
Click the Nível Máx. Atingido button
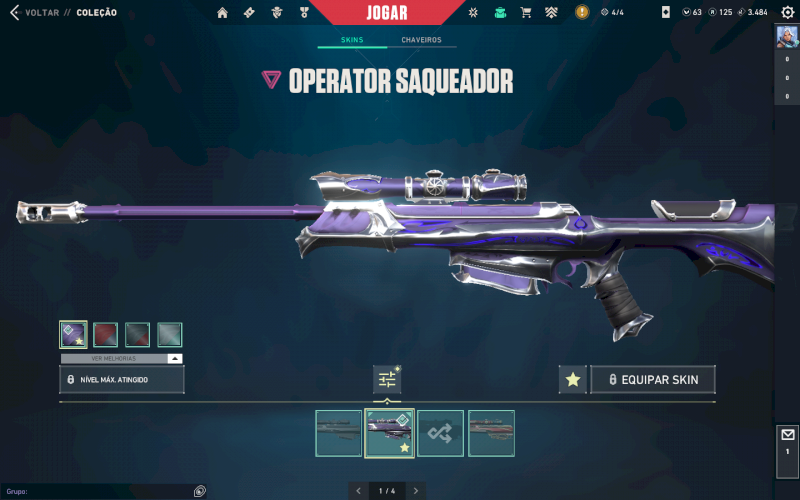pyautogui.click(x=122, y=380)
